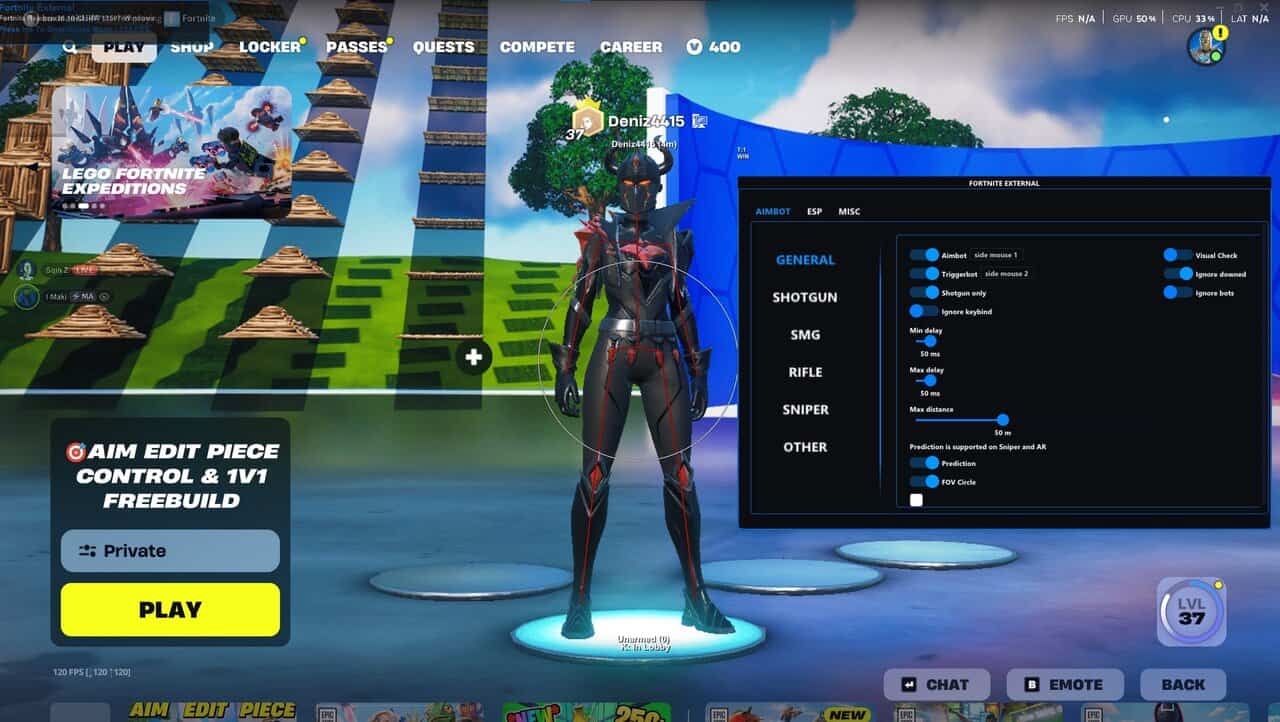1280x722 pixels.
Task: Click the EMOTE button
Action: pos(1065,685)
